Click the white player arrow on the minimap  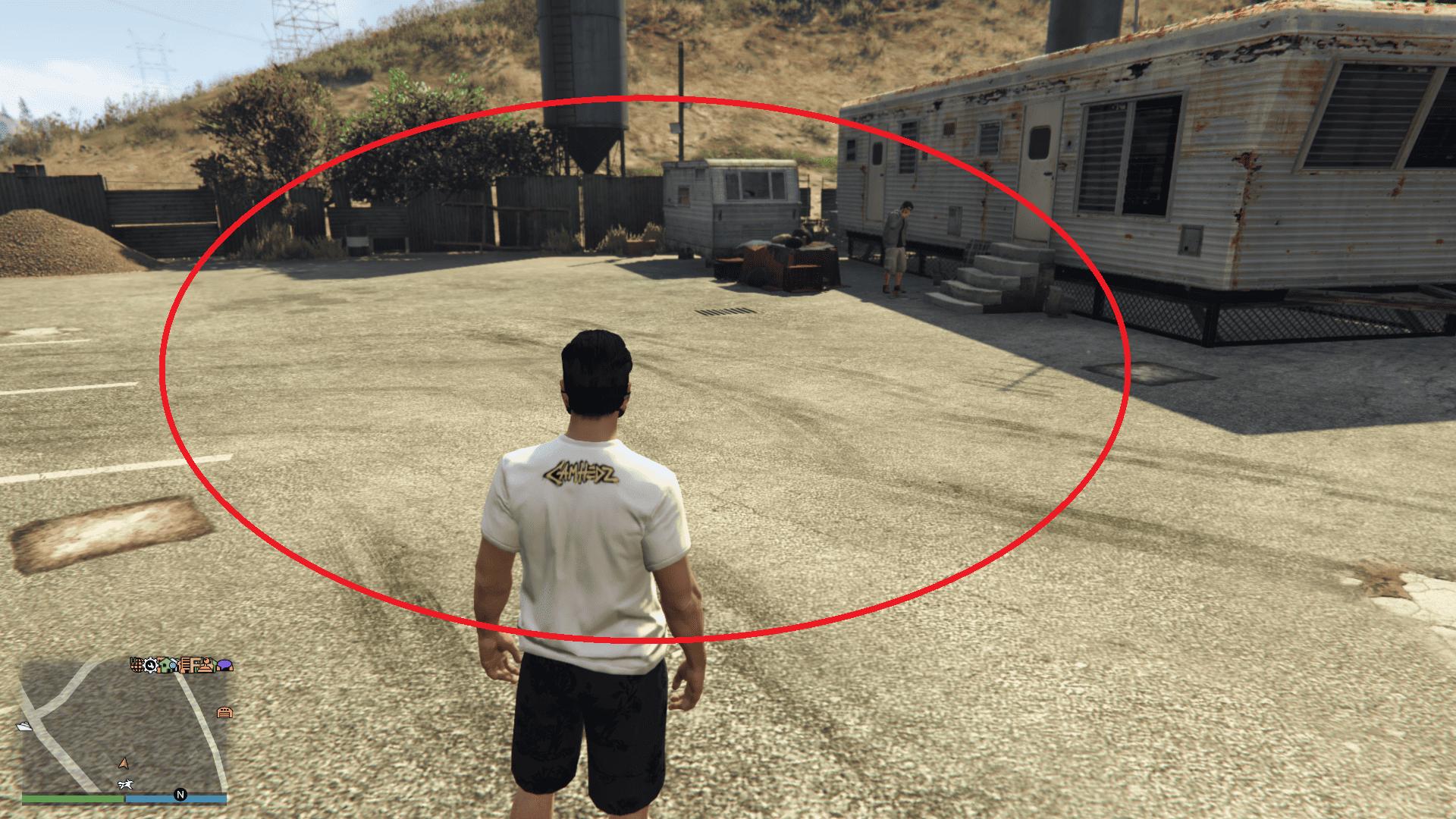[124, 764]
